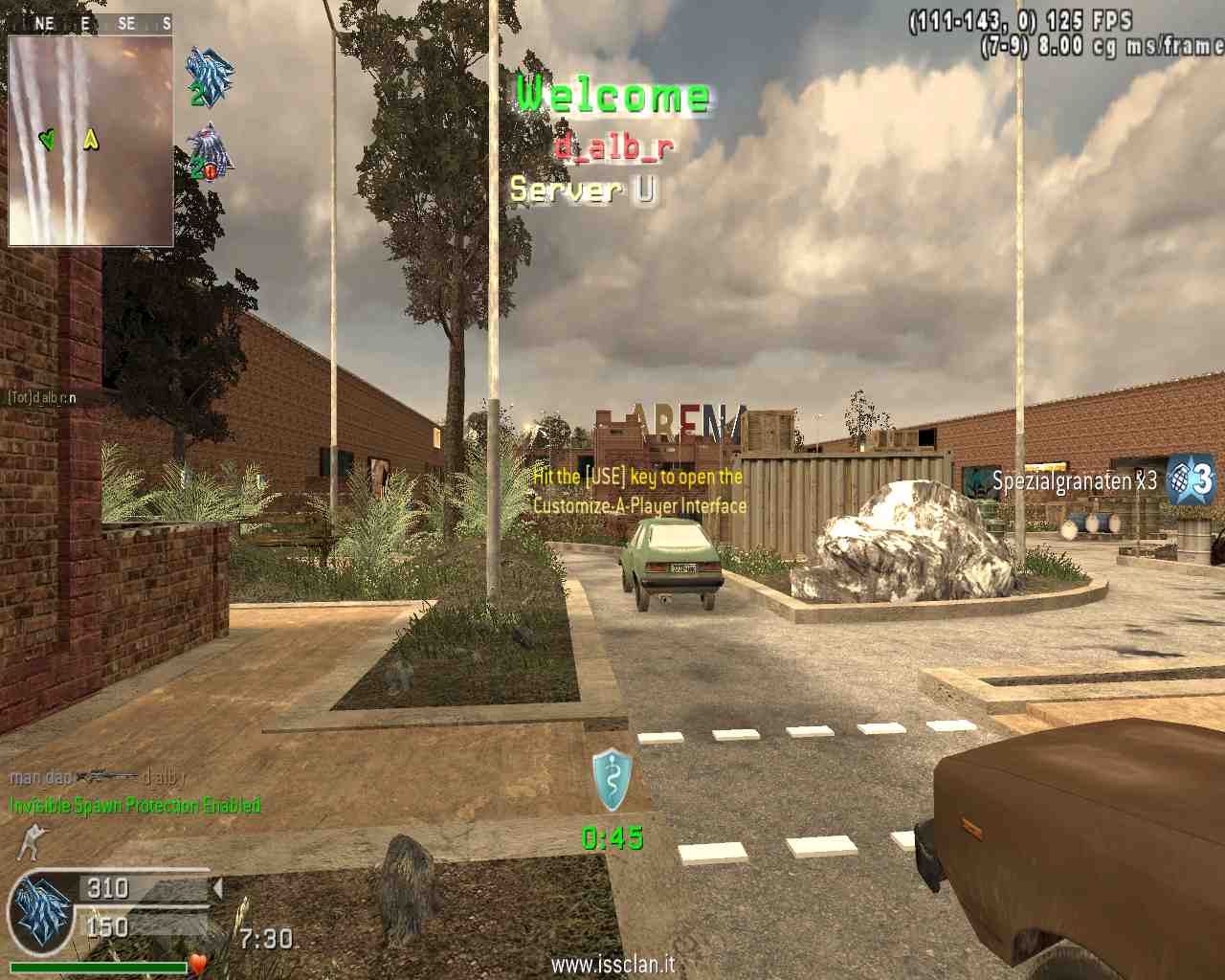This screenshot has height=980, width=1225.
Task: Click the green player arrow on the minimap
Action: point(47,140)
